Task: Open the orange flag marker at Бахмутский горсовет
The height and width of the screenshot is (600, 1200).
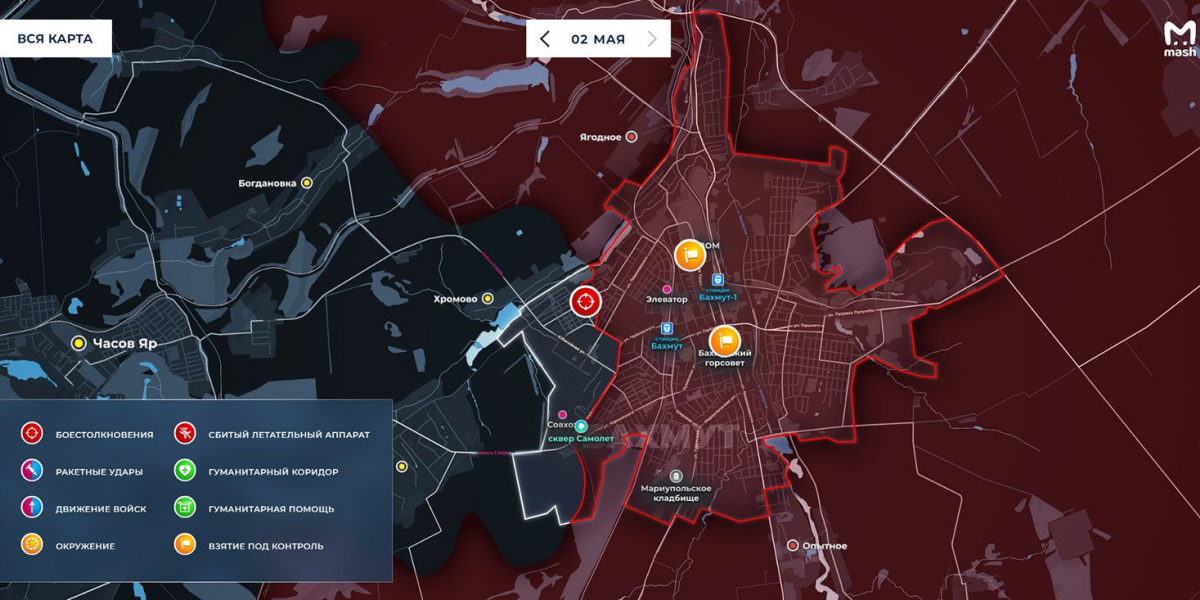Action: click(x=725, y=341)
